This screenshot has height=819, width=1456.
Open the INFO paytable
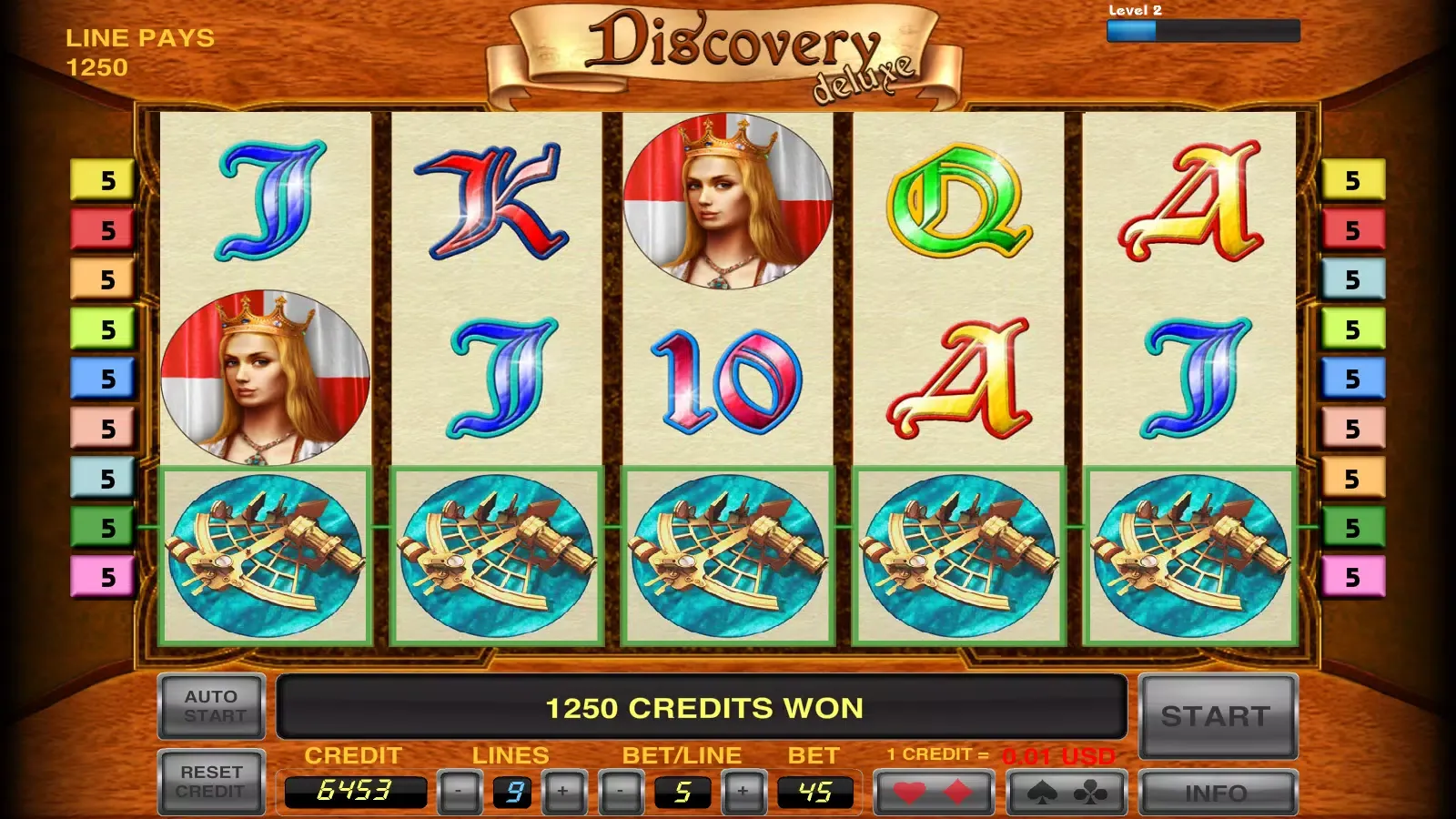click(x=1217, y=793)
